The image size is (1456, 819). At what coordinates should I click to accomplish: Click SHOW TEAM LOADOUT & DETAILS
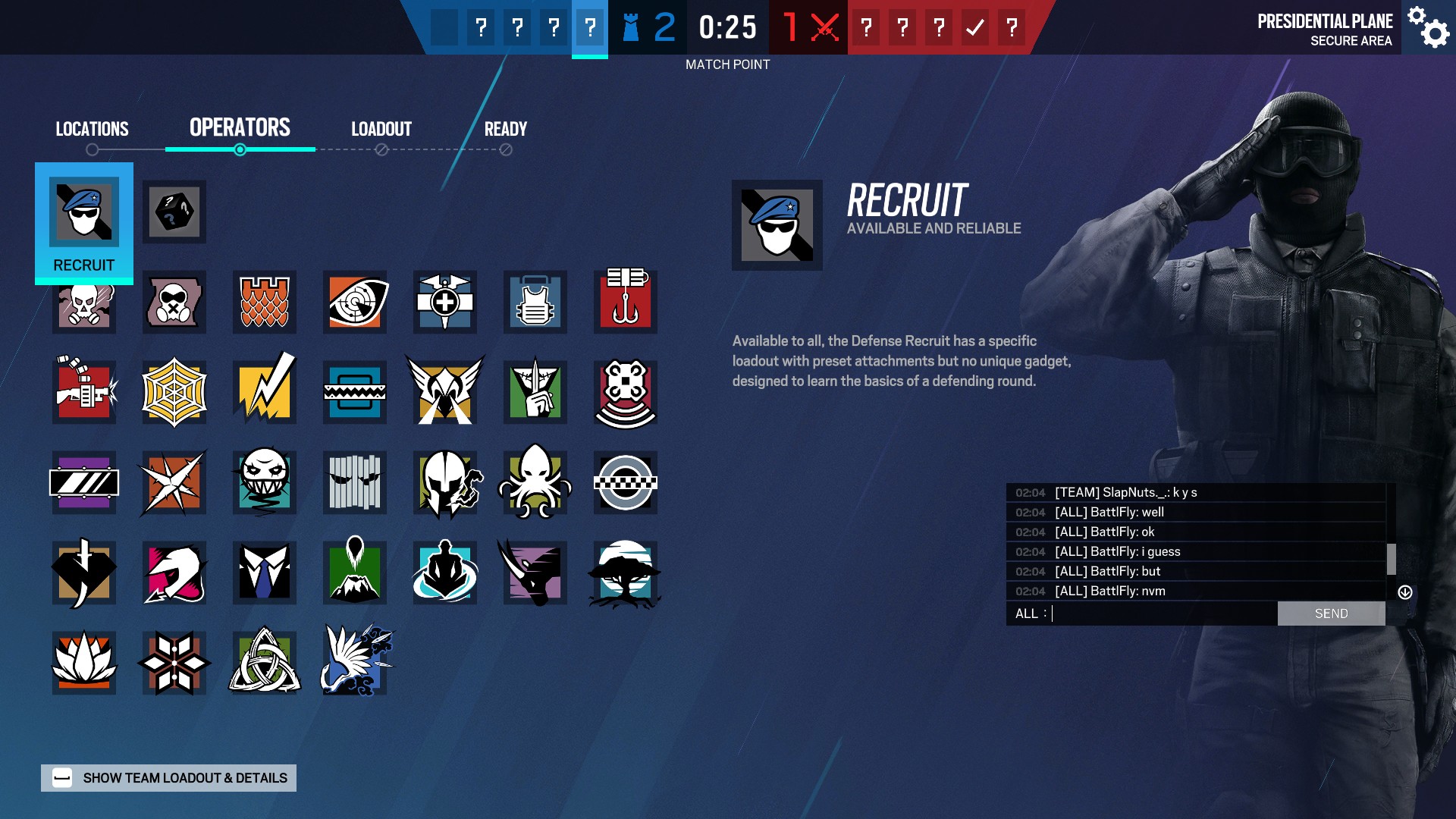coord(168,777)
